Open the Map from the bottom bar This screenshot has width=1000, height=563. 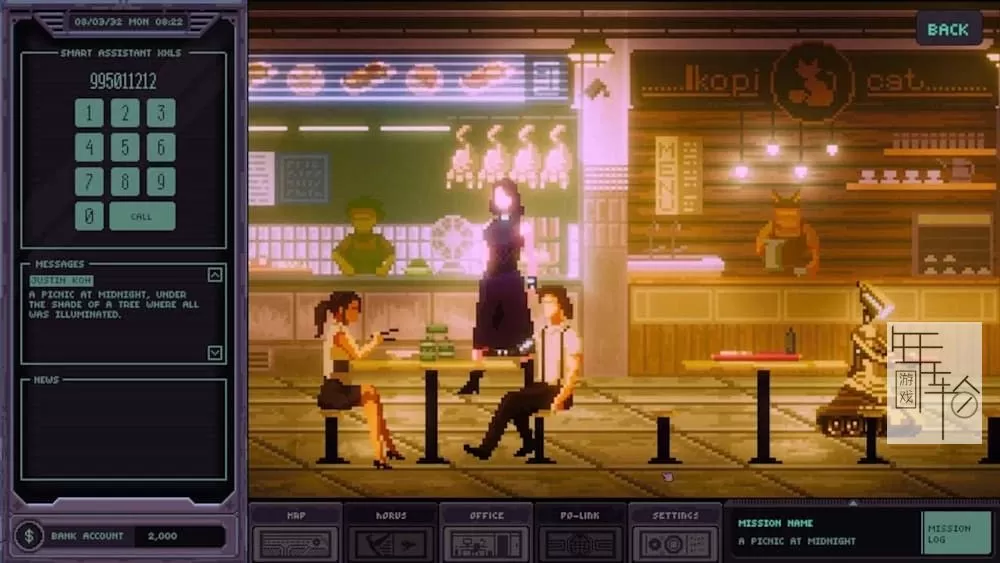click(x=296, y=532)
